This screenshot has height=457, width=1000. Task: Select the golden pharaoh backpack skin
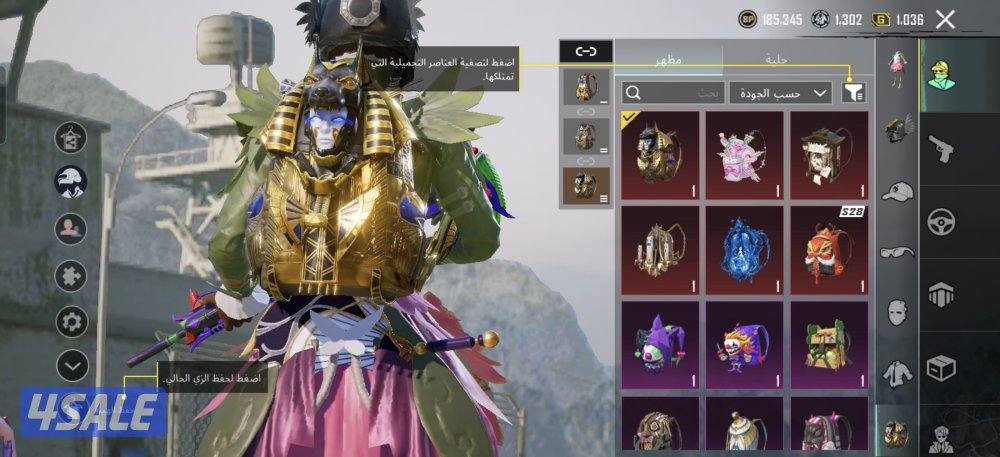click(658, 153)
